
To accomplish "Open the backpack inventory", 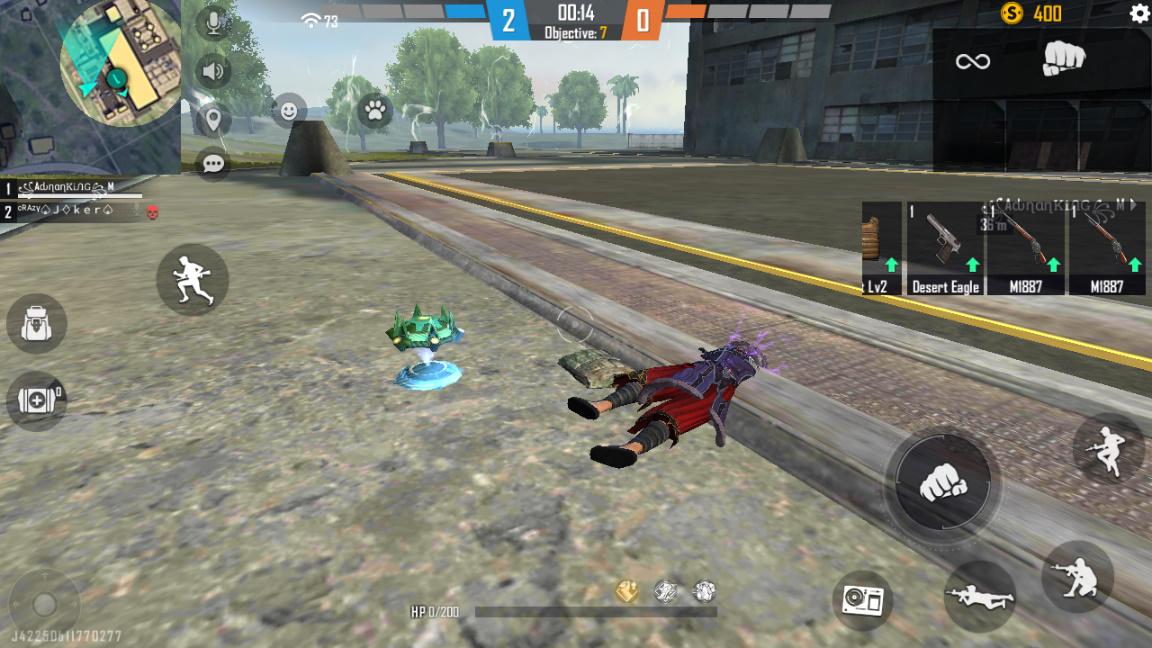I will pyautogui.click(x=37, y=324).
